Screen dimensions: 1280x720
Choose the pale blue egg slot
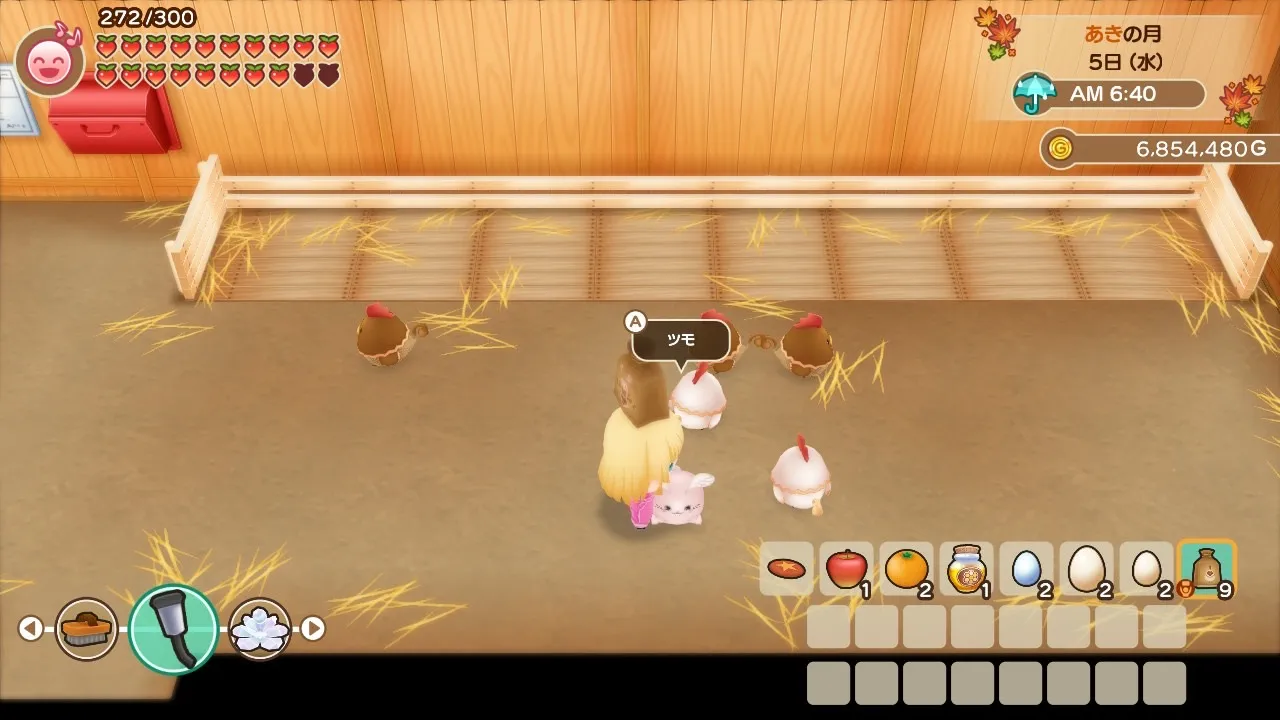[x=1026, y=569]
